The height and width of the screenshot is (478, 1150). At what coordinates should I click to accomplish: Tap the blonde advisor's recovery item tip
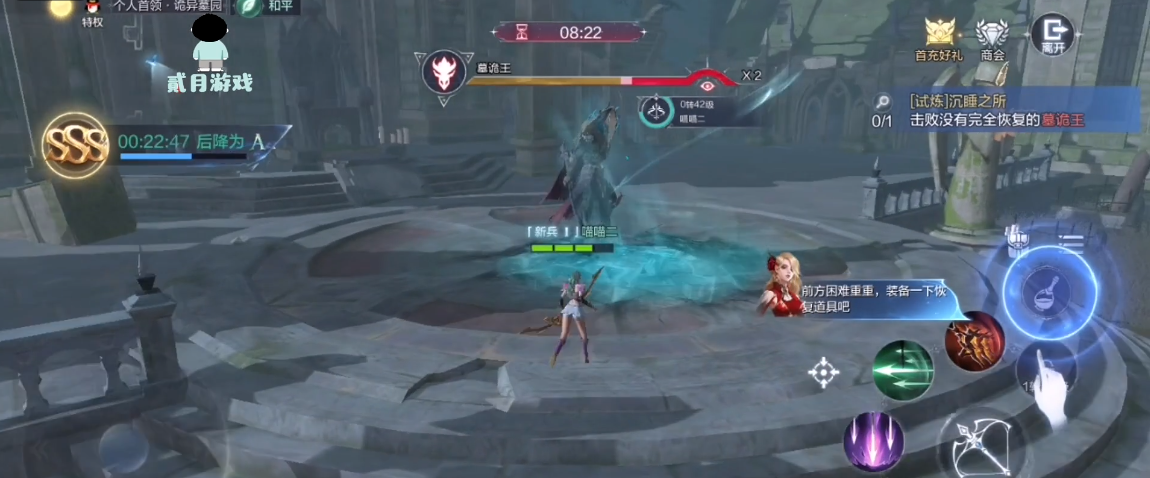860,297
